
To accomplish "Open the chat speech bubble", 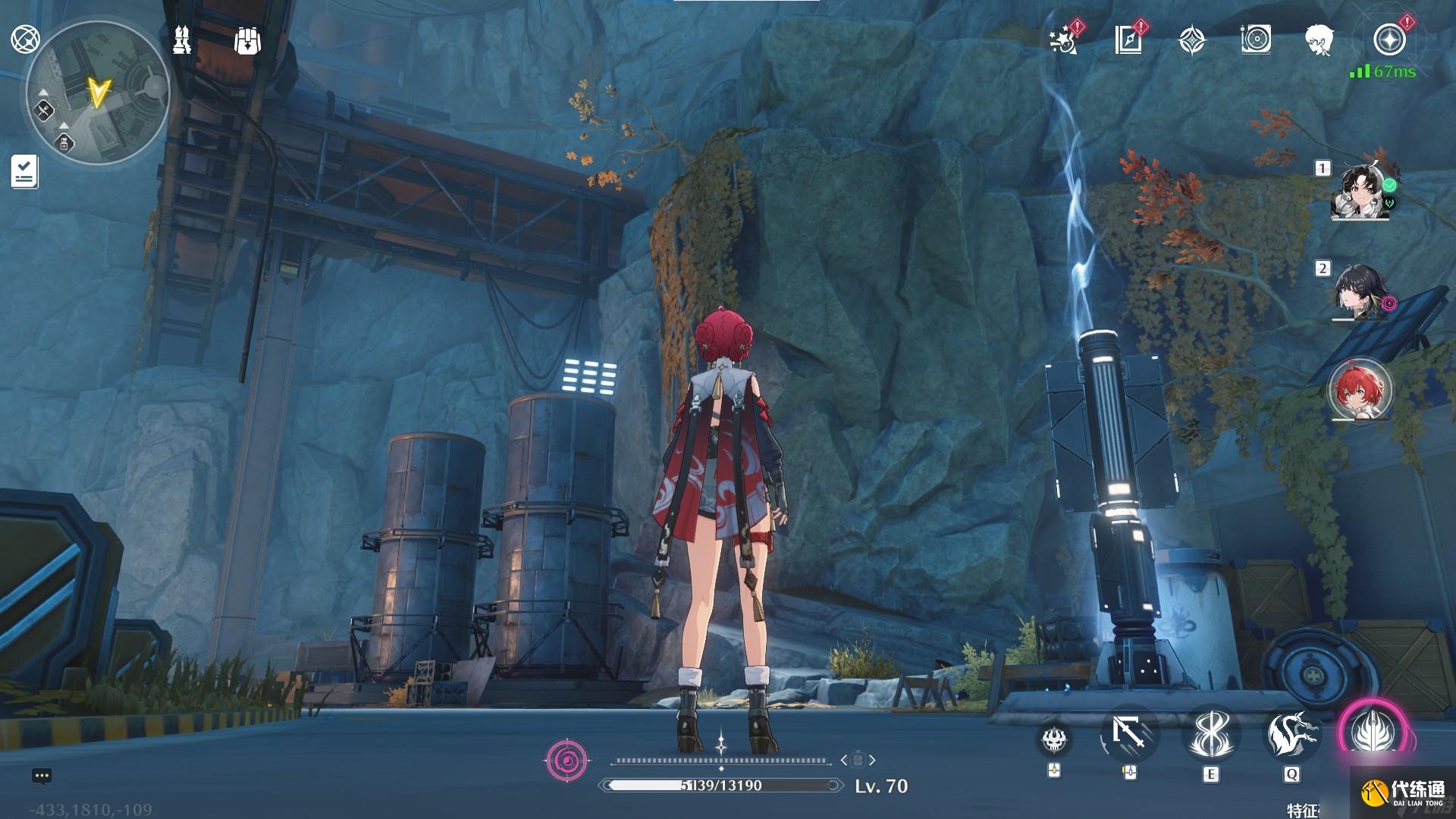I will tap(42, 776).
